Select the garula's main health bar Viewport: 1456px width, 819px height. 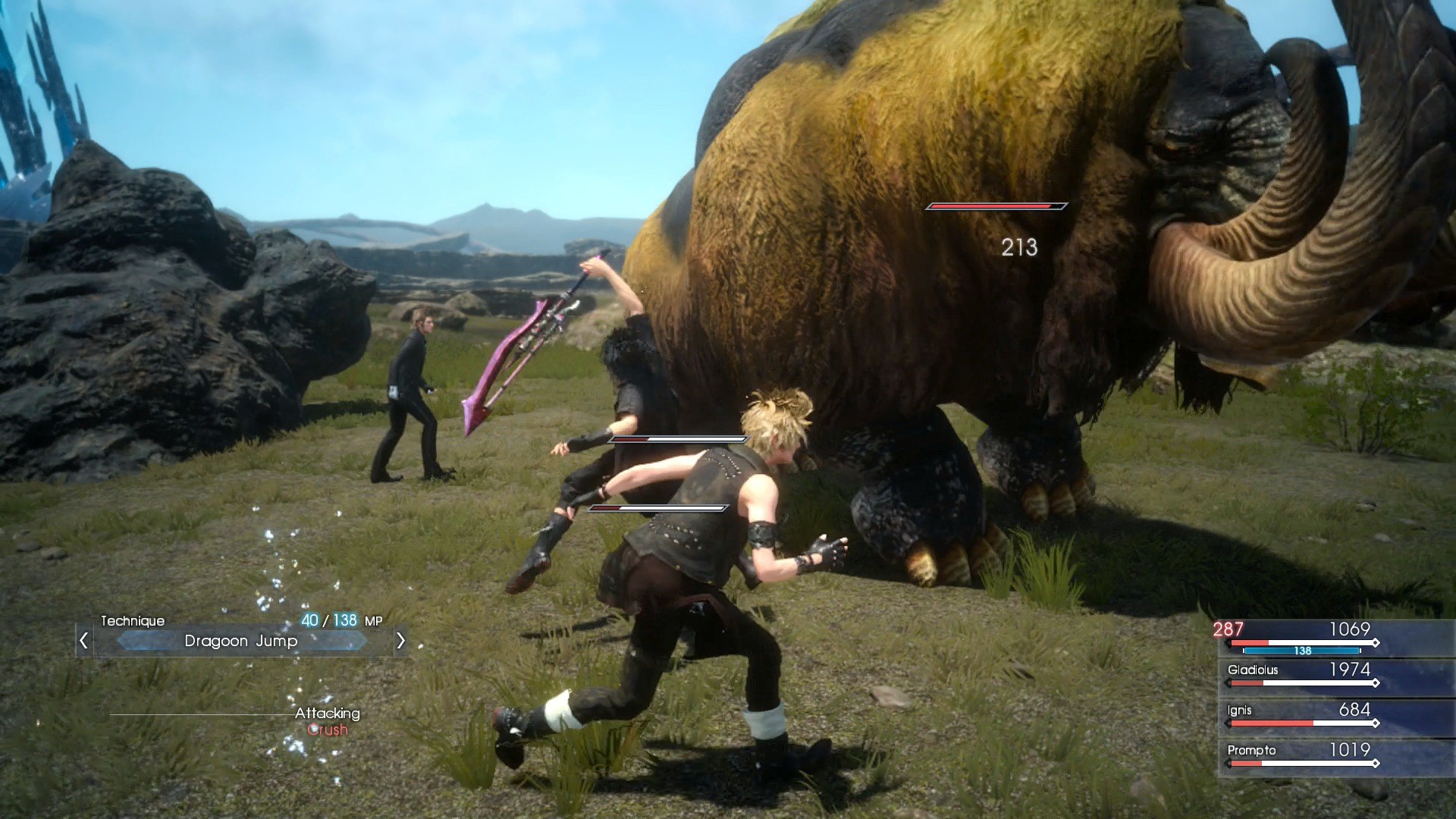coord(996,206)
